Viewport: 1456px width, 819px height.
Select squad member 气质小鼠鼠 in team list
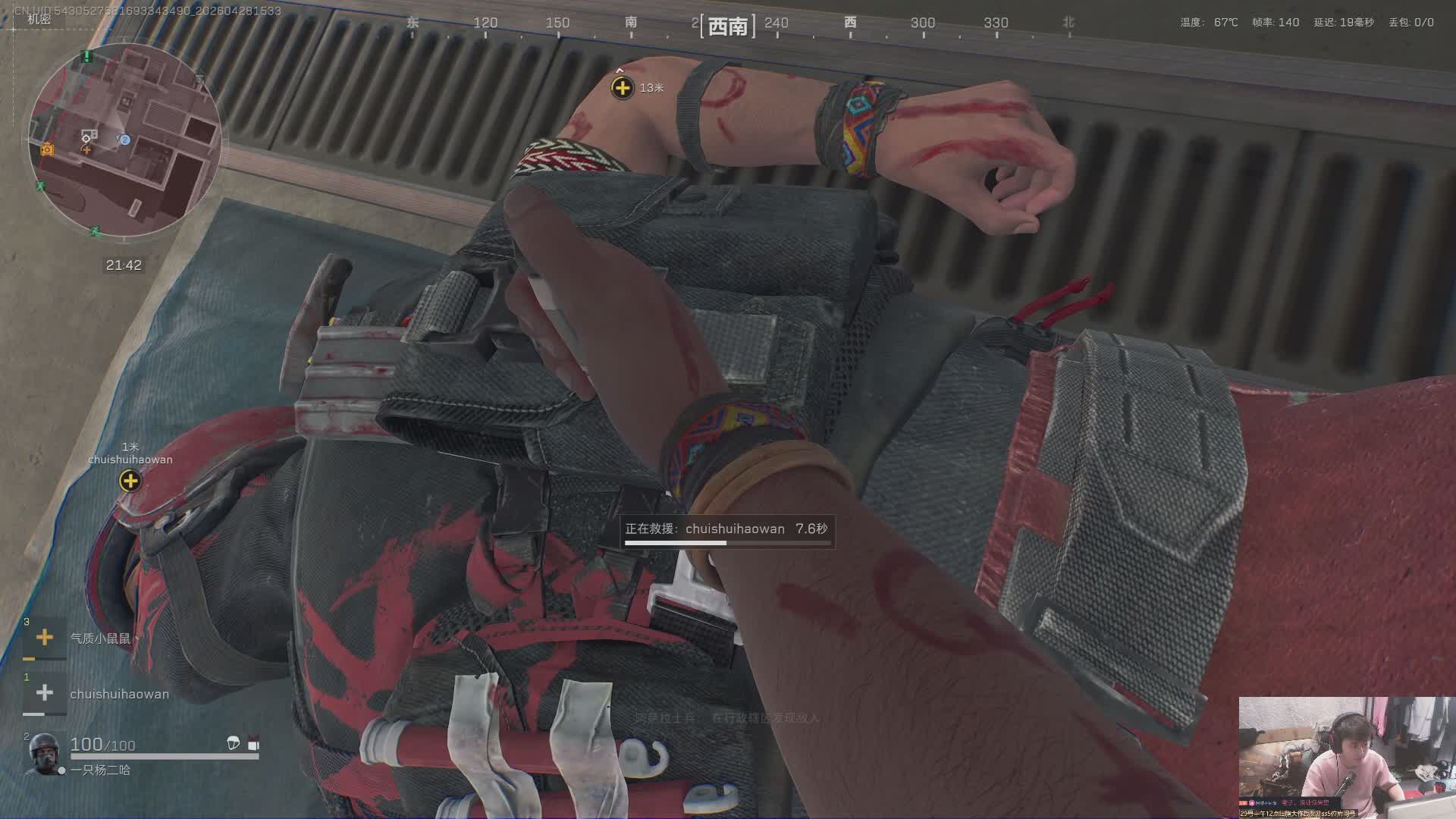100,639
